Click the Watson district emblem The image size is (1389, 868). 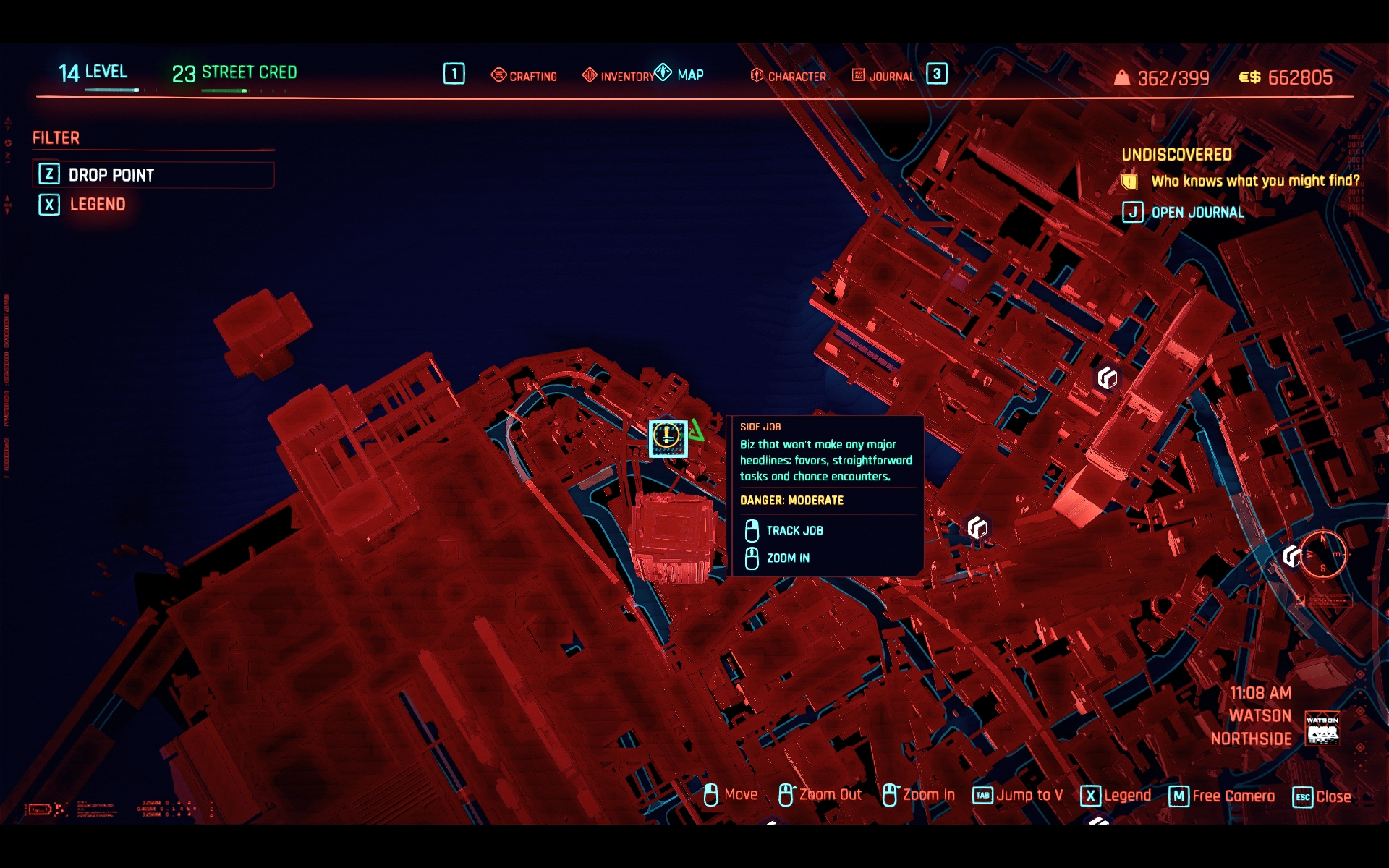(x=1322, y=728)
